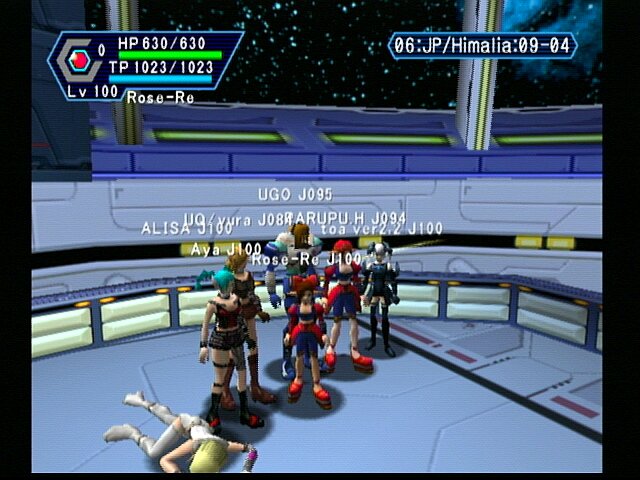The image size is (640, 480).
Task: Click the section ID emblem in status panel
Action: click(x=79, y=58)
